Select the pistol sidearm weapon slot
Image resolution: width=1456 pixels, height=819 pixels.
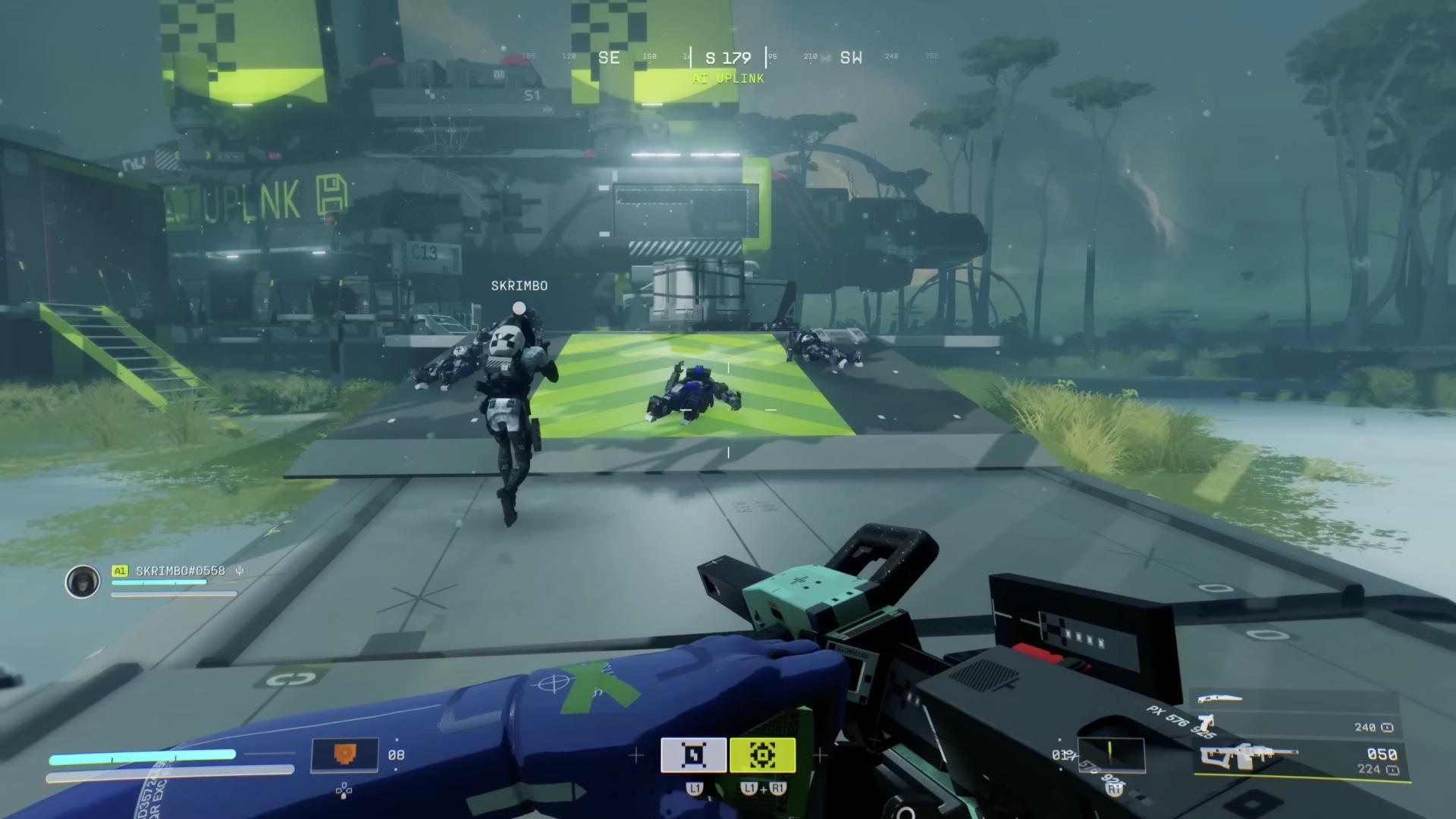[x=1205, y=723]
